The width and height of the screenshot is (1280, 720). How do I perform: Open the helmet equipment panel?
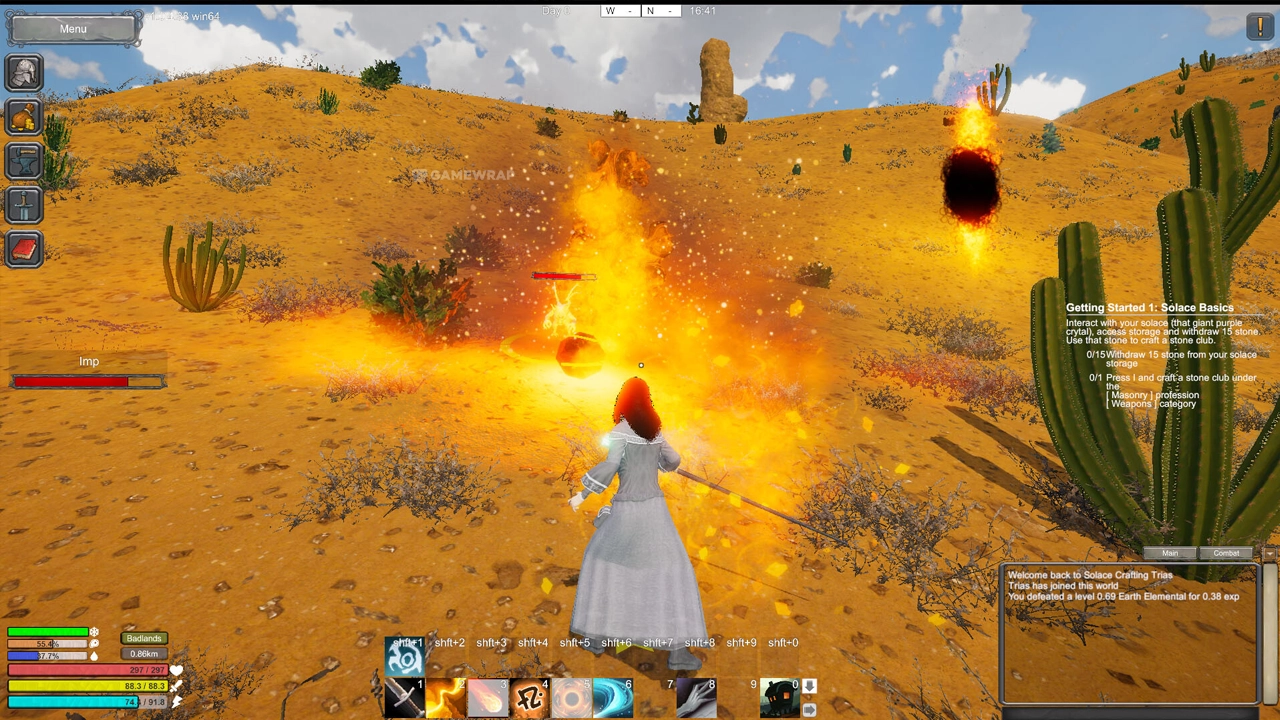coord(24,72)
